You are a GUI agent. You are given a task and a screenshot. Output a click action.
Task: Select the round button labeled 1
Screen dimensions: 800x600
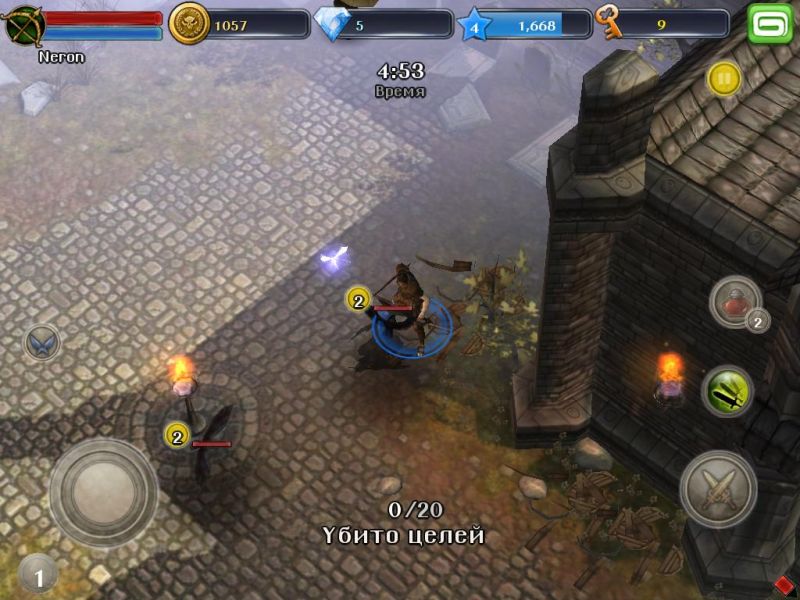(38, 574)
